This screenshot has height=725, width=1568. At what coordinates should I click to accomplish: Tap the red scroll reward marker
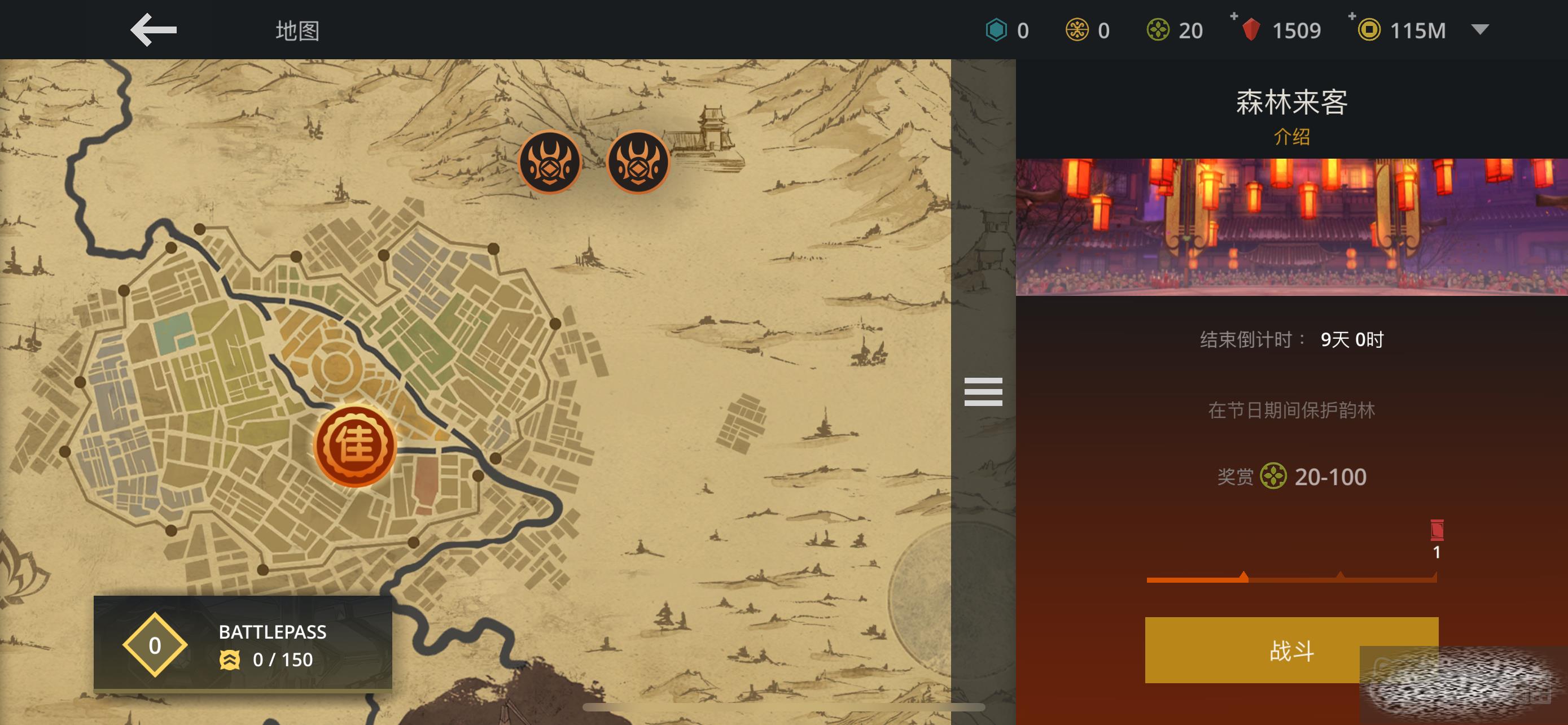coord(1436,530)
